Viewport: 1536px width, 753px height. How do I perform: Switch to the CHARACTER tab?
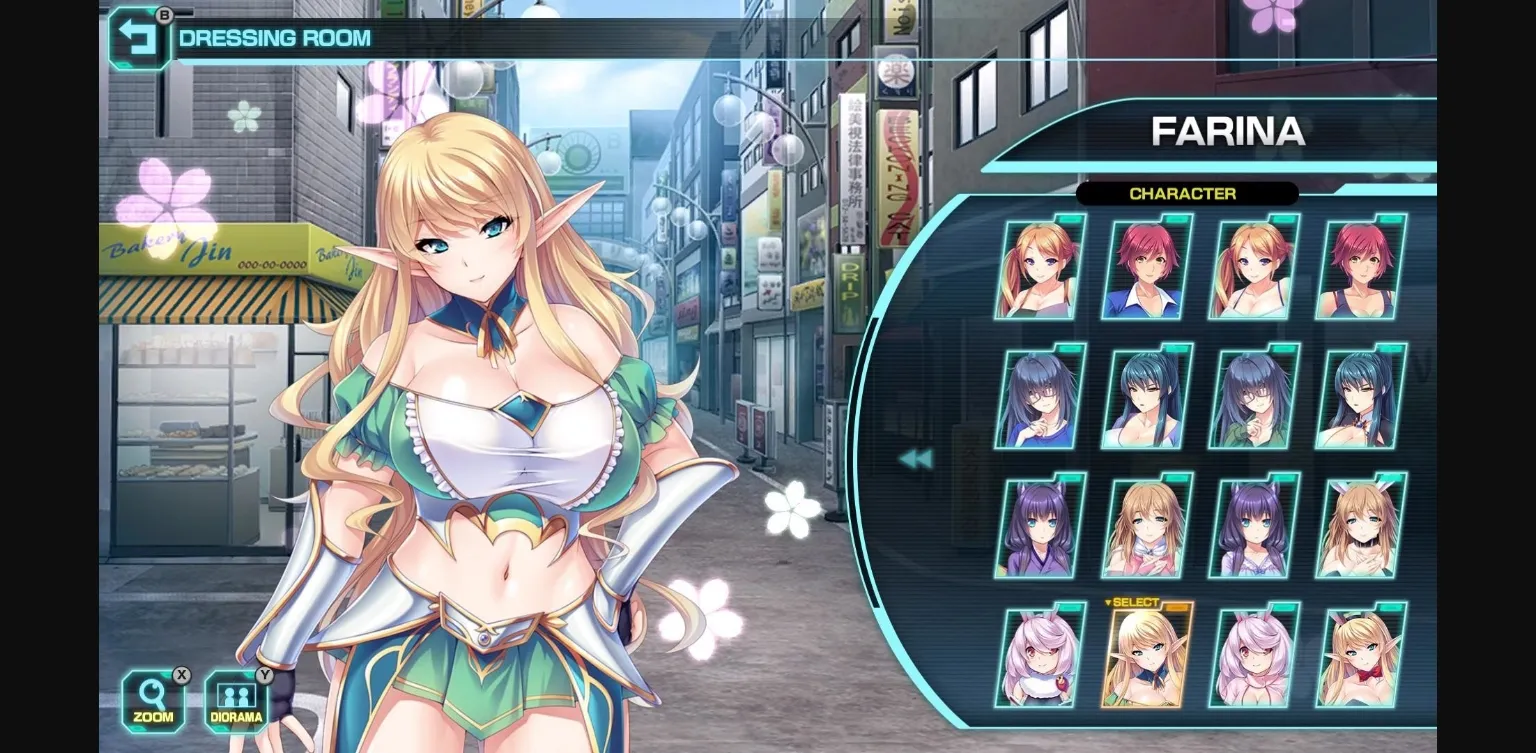(x=1184, y=194)
